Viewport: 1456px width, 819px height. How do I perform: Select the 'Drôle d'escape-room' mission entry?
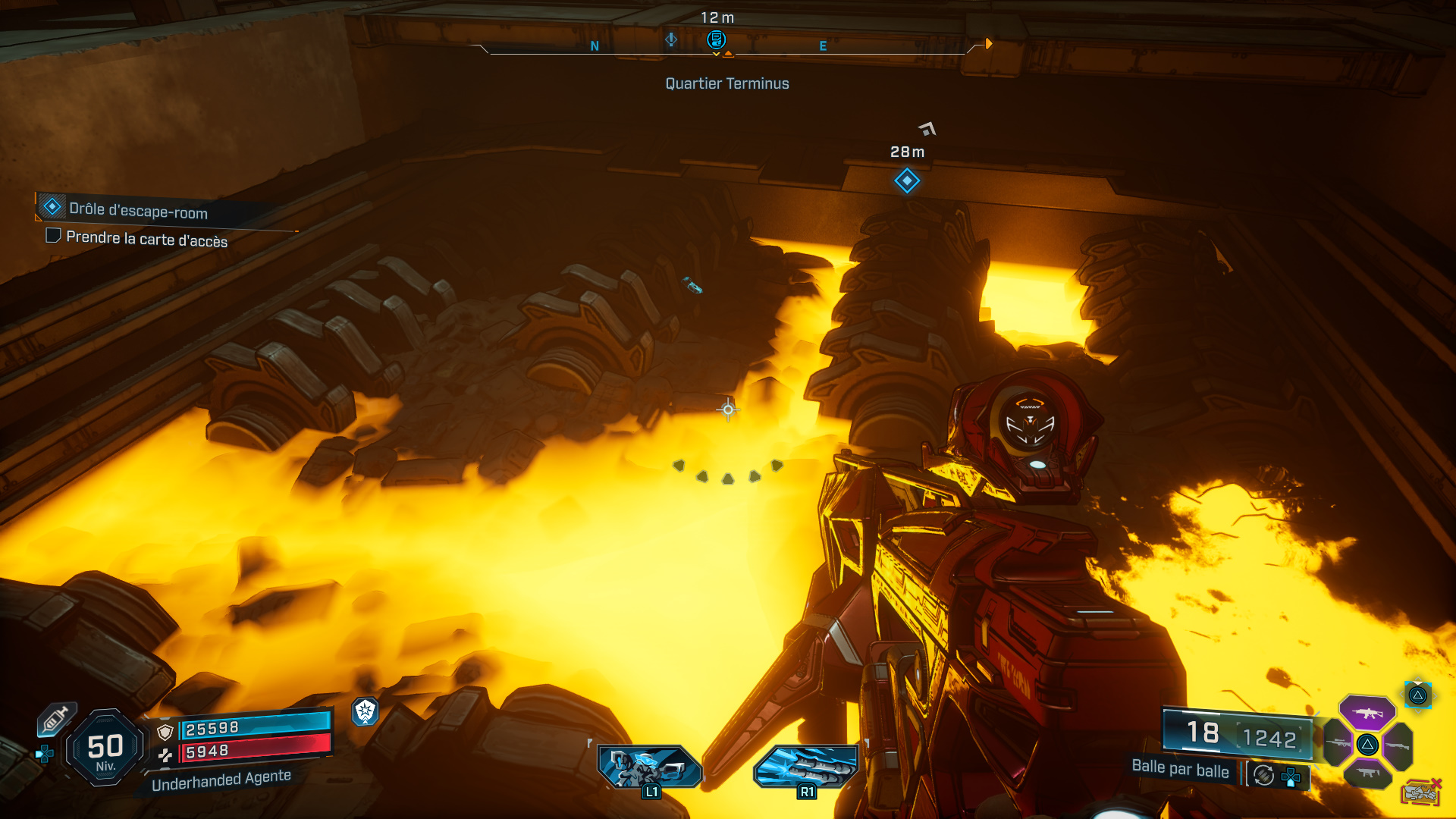click(136, 213)
